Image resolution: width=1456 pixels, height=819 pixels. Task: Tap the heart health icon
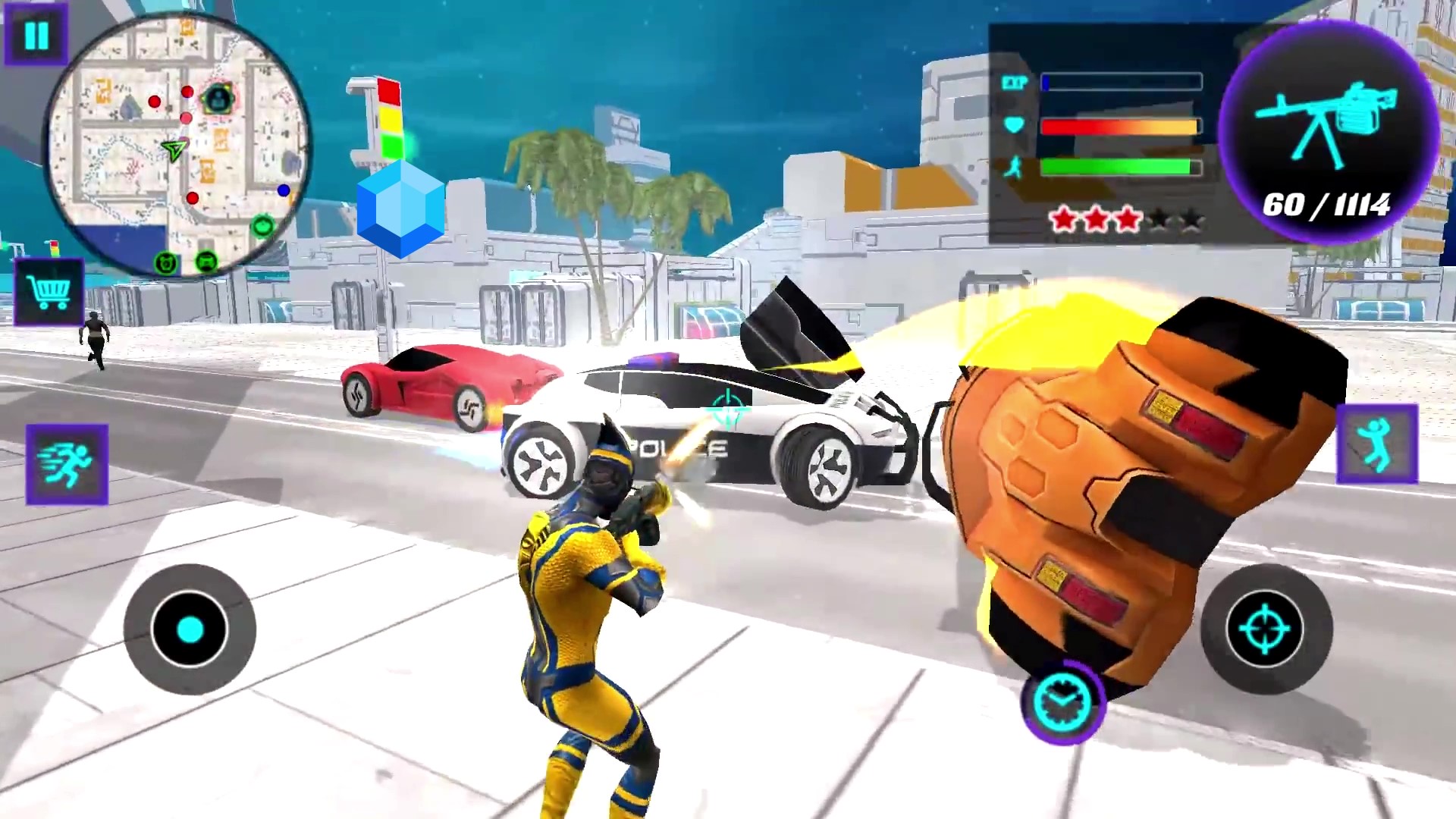click(1015, 126)
